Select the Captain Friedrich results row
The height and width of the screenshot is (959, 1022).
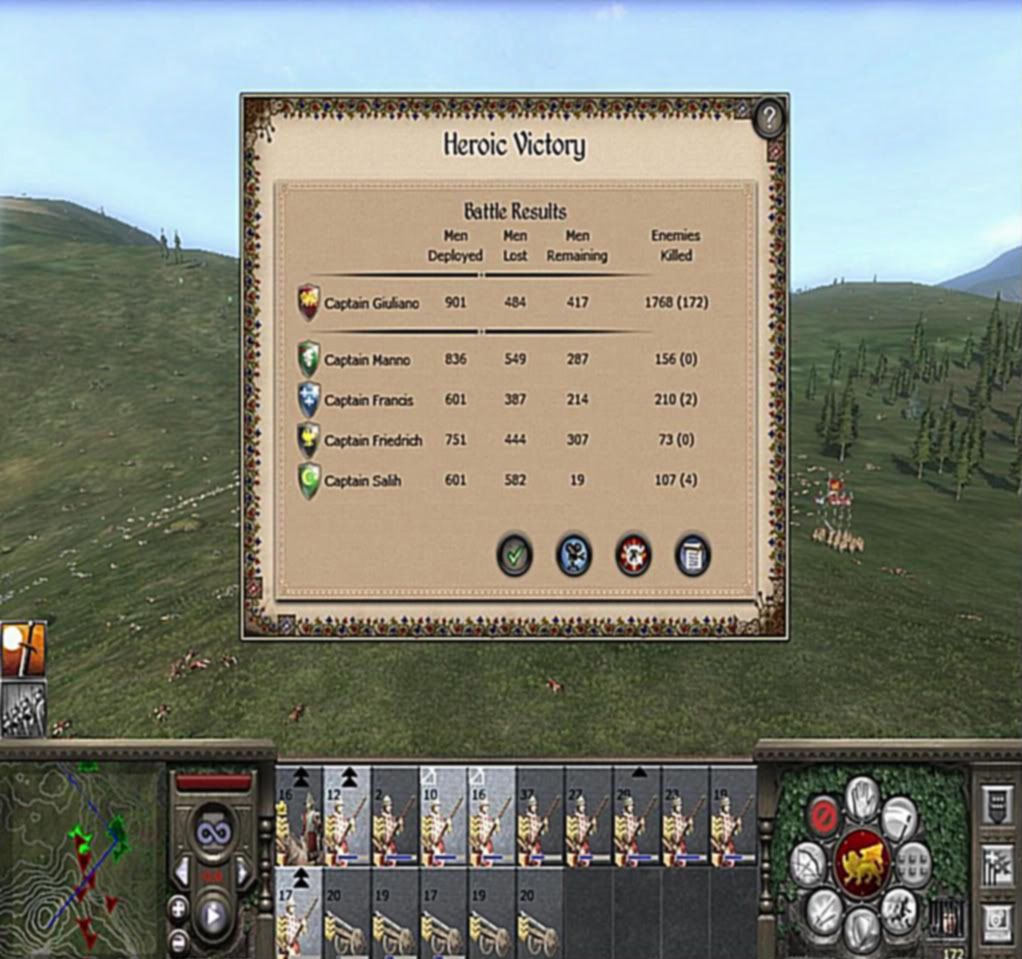[x=500, y=440]
